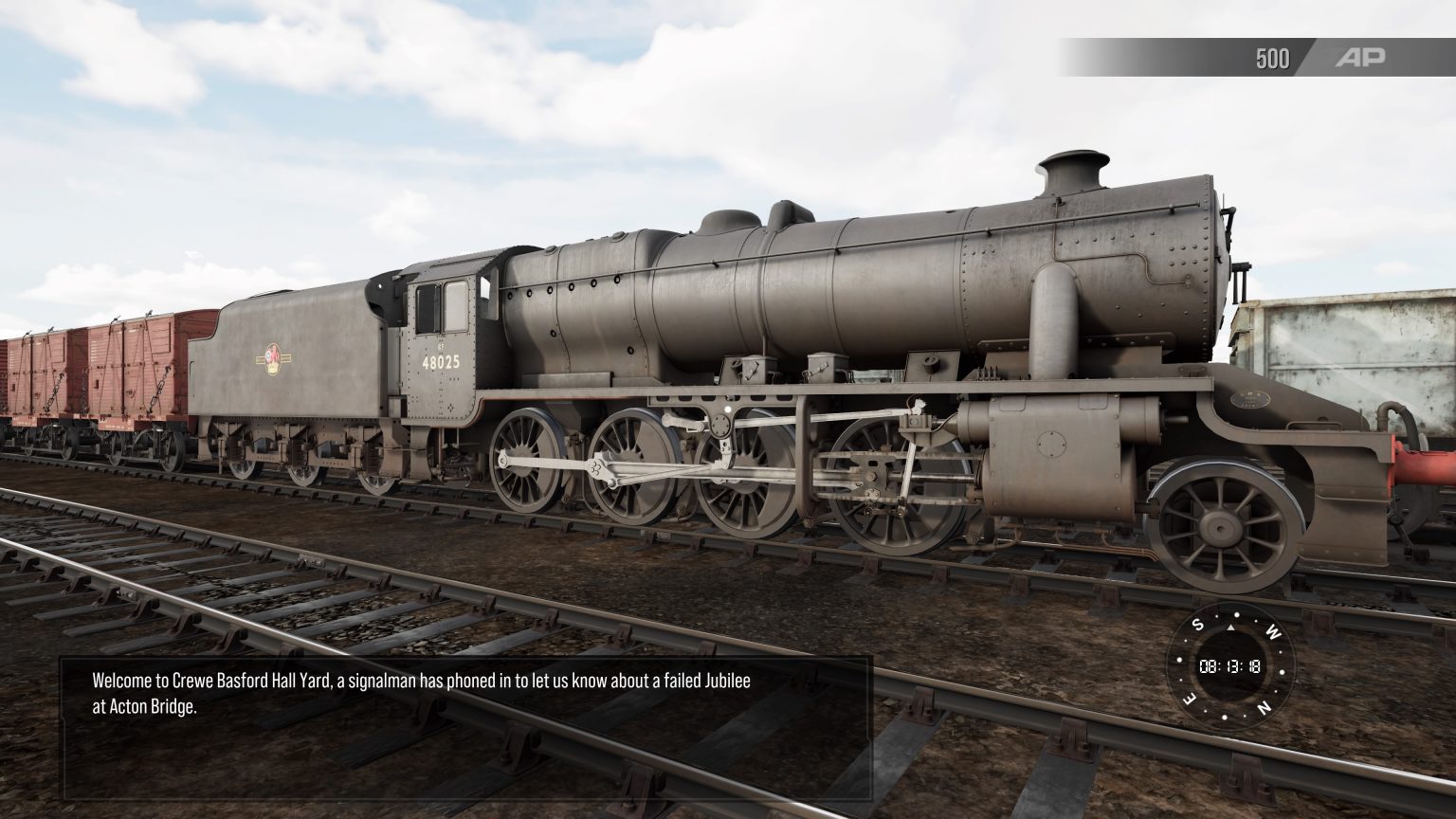Select the N marker on the compass

coord(1263,705)
